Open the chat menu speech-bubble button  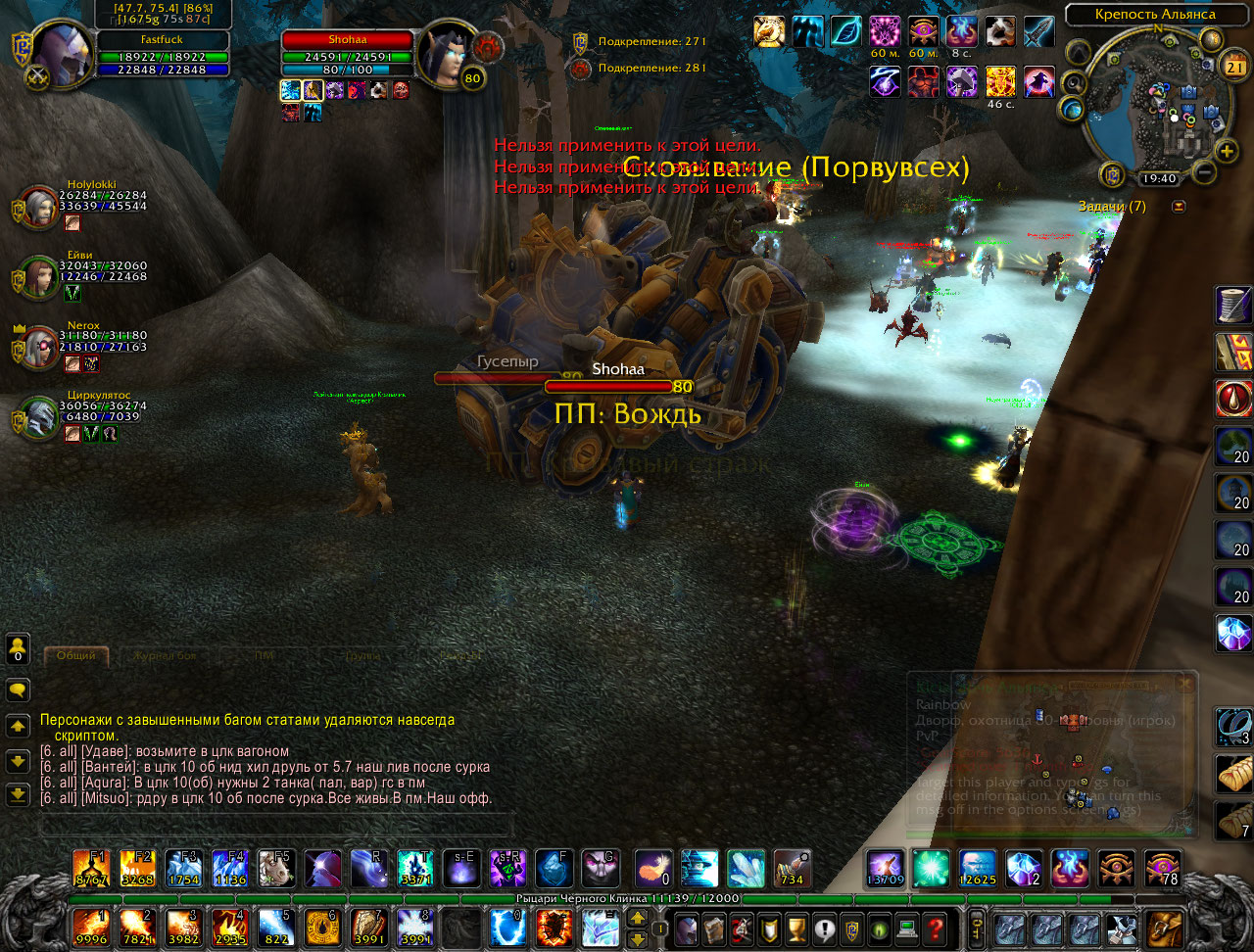(x=18, y=690)
